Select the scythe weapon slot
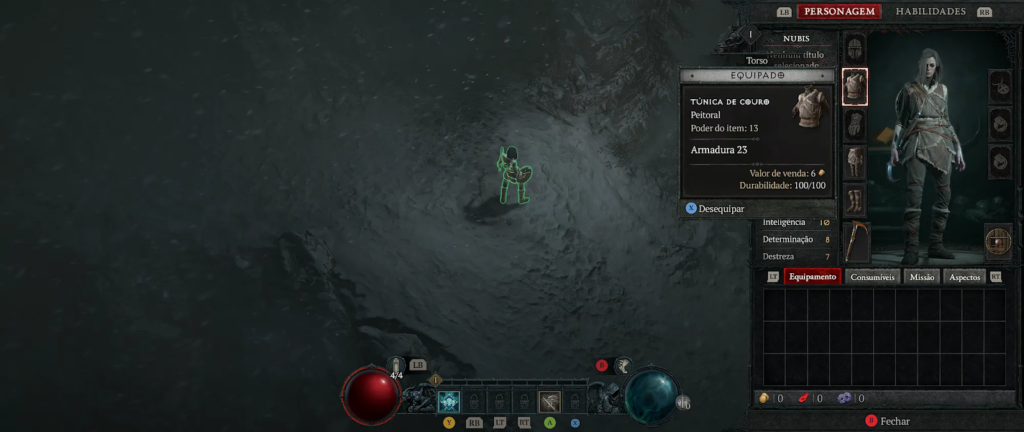The height and width of the screenshot is (432, 1024). click(x=856, y=241)
